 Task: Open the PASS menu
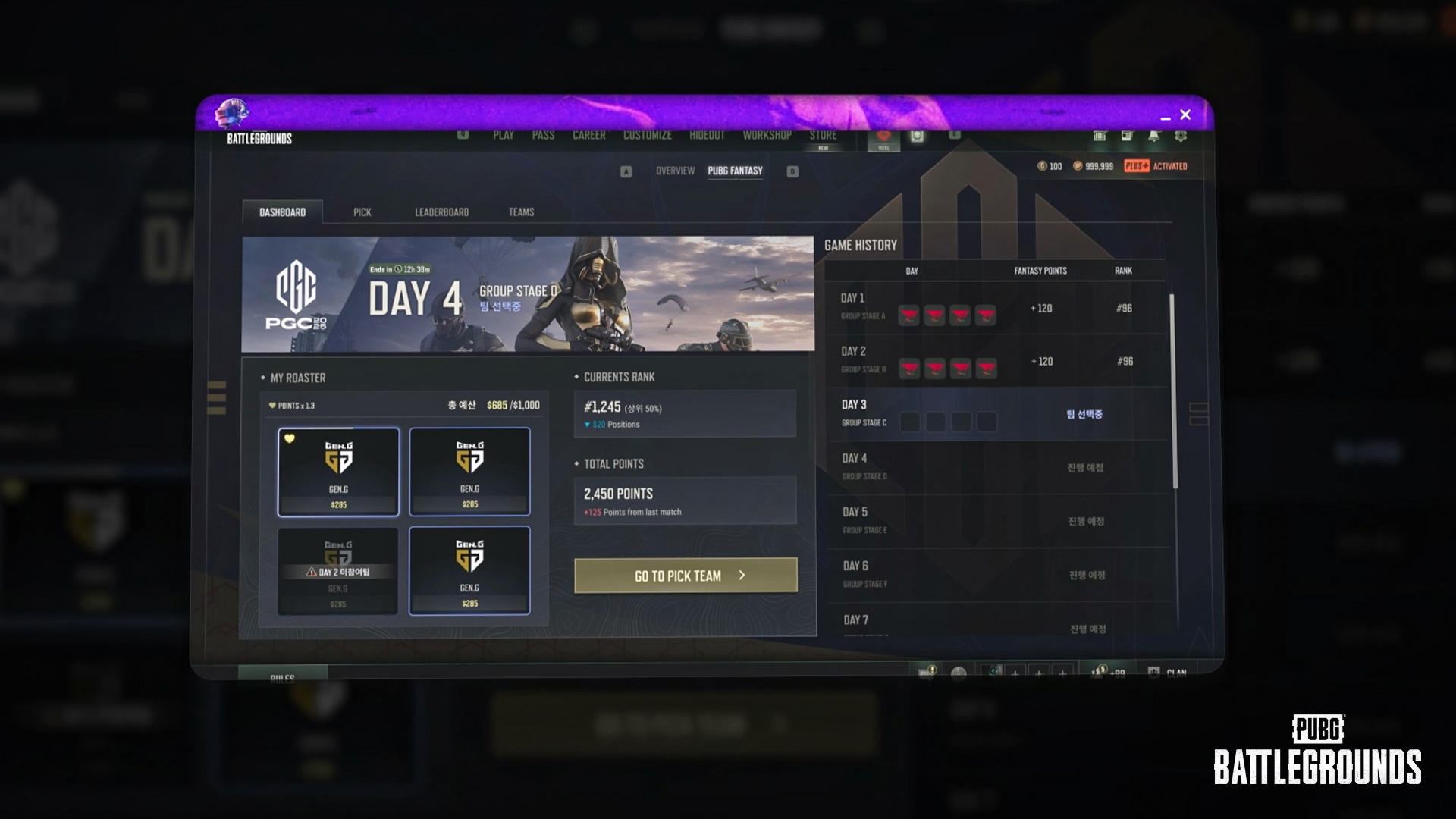tap(543, 135)
